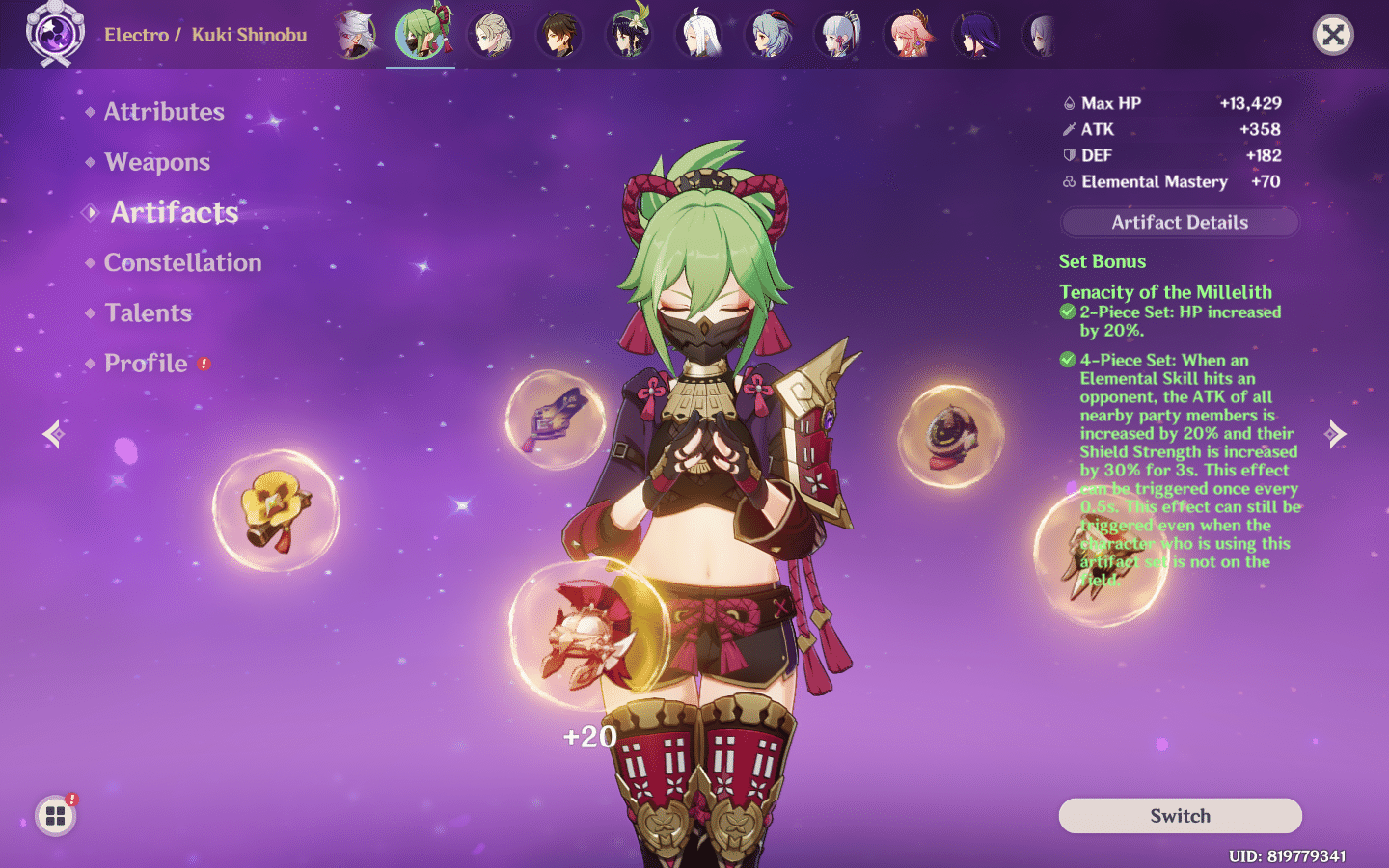Select Yae Miko's portrait in the character bar

910,33
